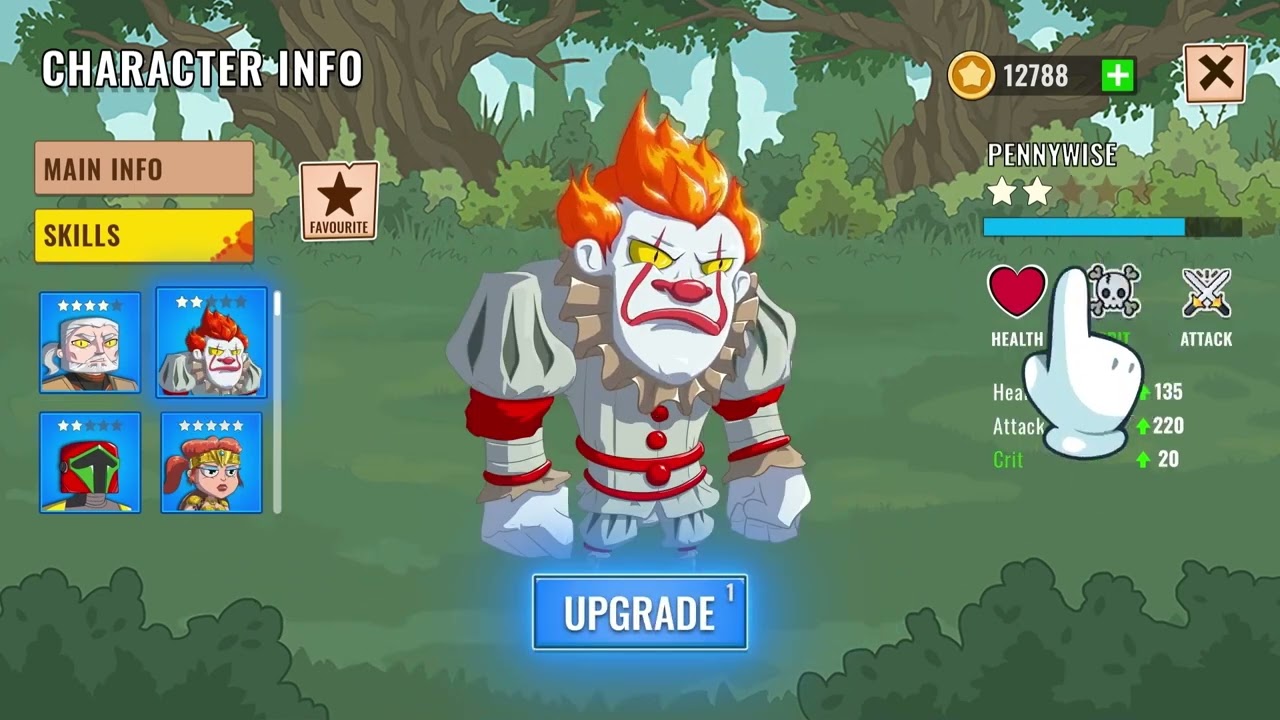Expand the Skills section

(143, 236)
